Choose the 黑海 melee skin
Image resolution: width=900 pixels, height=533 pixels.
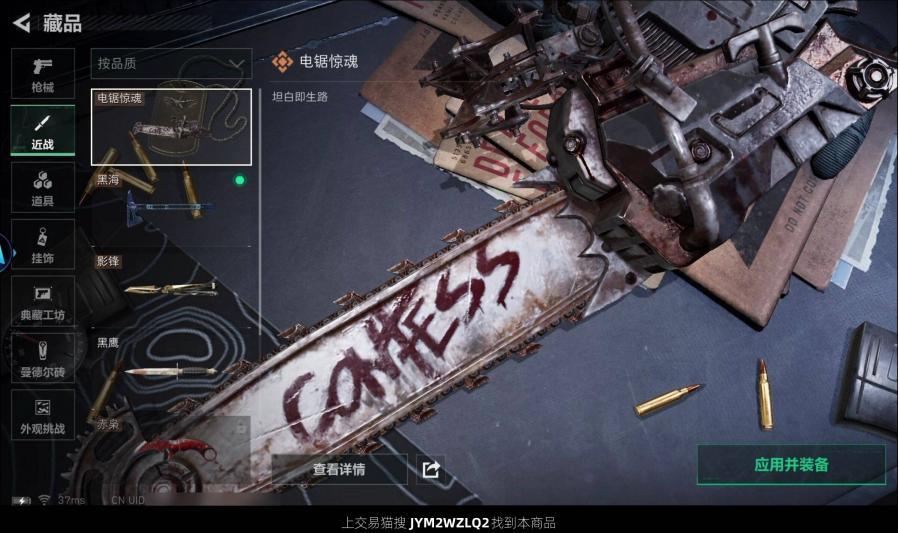(x=171, y=205)
